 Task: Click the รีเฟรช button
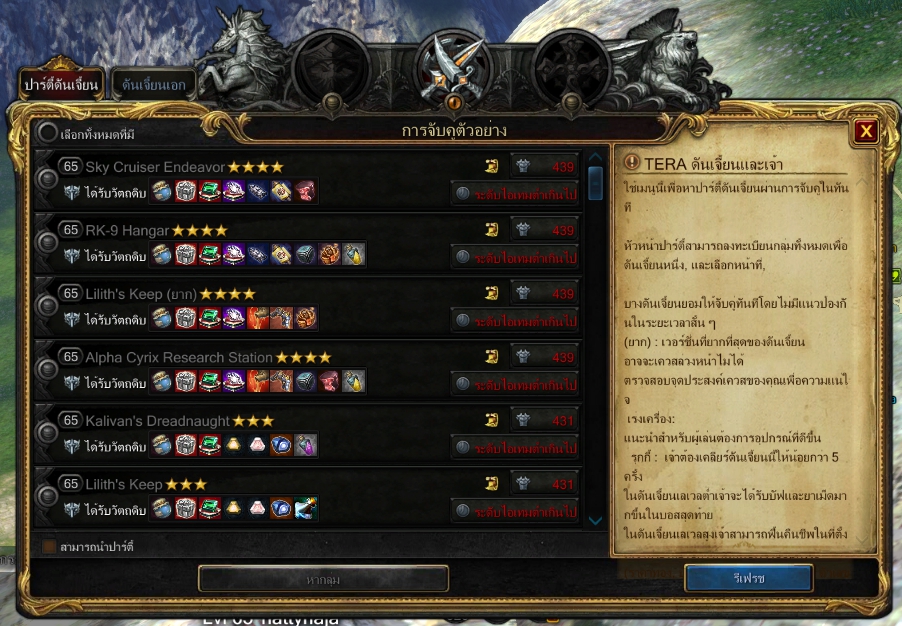pyautogui.click(x=748, y=578)
